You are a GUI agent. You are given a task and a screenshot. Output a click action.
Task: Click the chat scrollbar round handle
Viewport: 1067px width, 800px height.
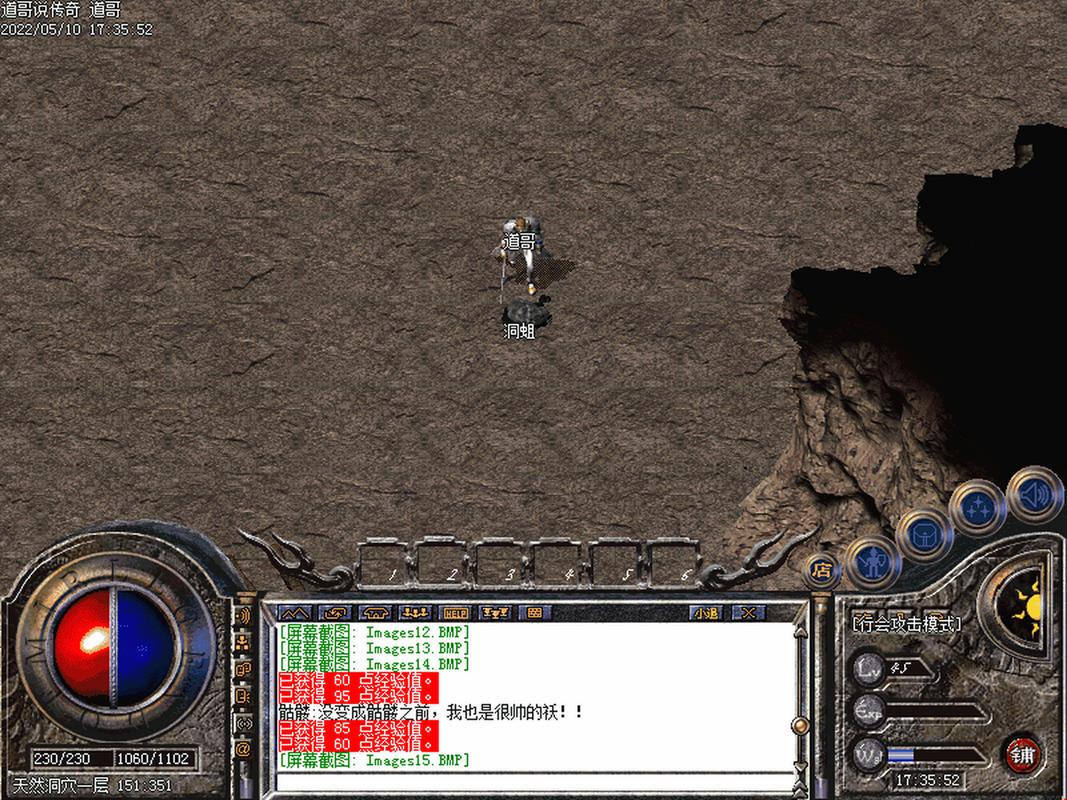click(x=800, y=725)
